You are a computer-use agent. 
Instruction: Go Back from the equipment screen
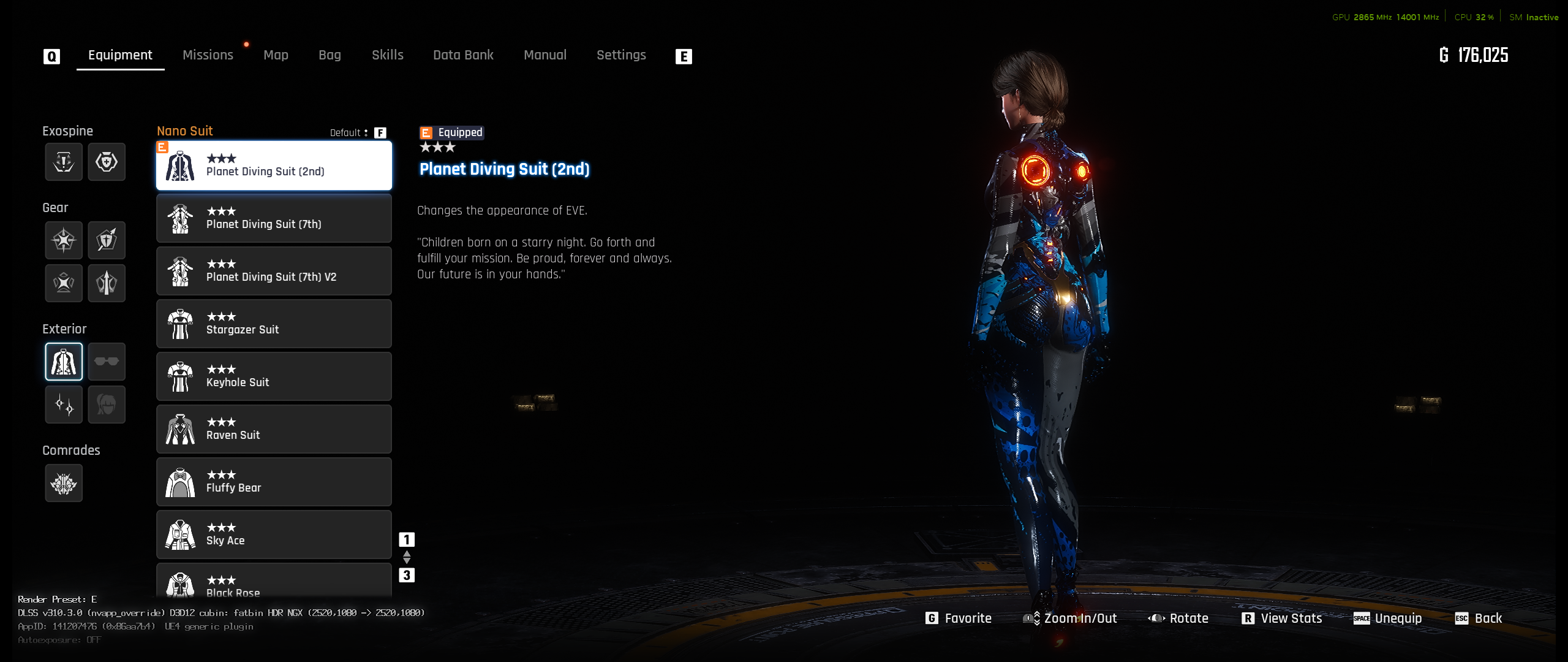(x=1479, y=618)
